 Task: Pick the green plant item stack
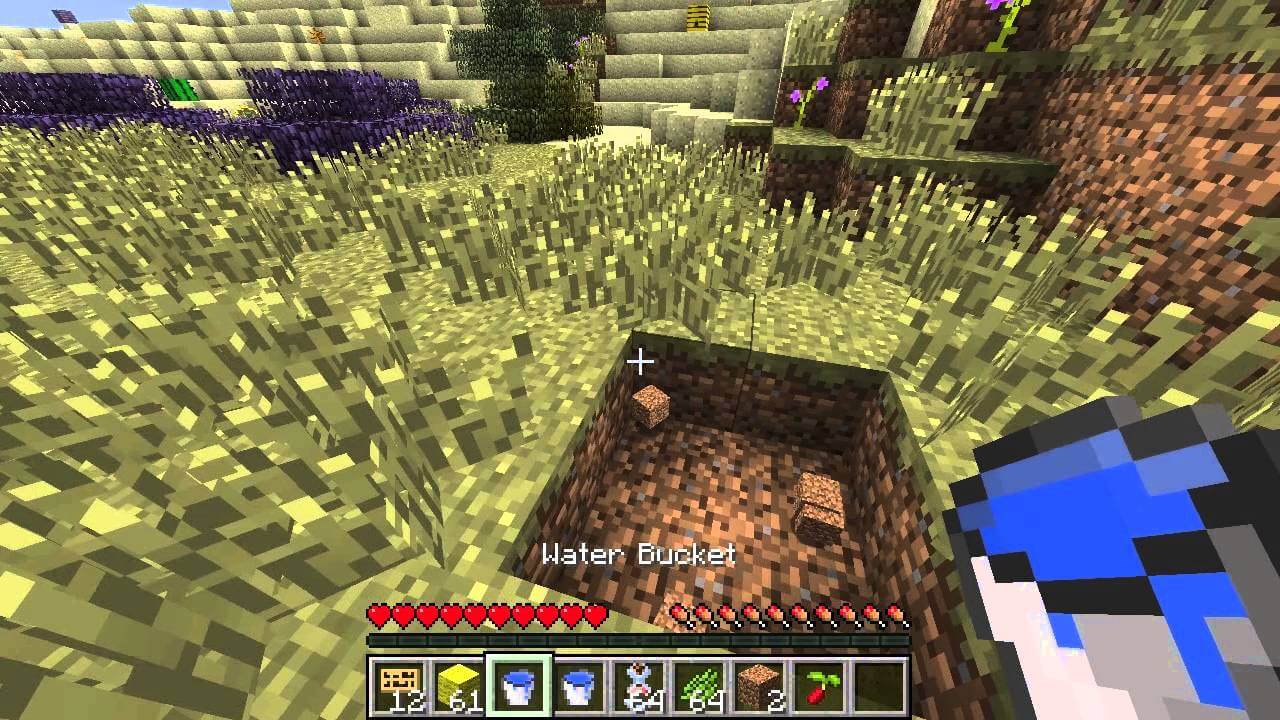(698, 686)
